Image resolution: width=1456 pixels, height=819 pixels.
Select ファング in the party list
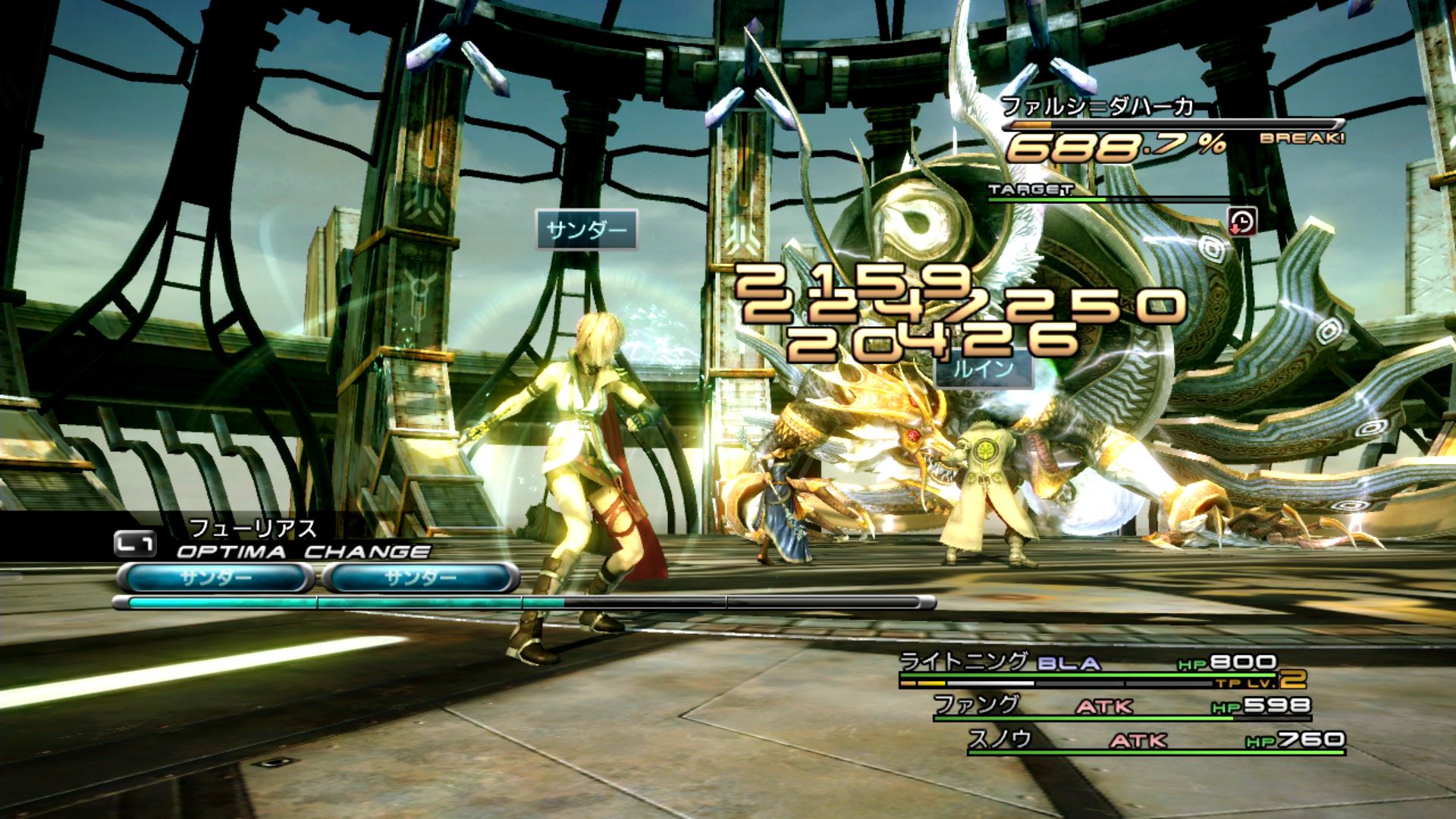click(977, 704)
